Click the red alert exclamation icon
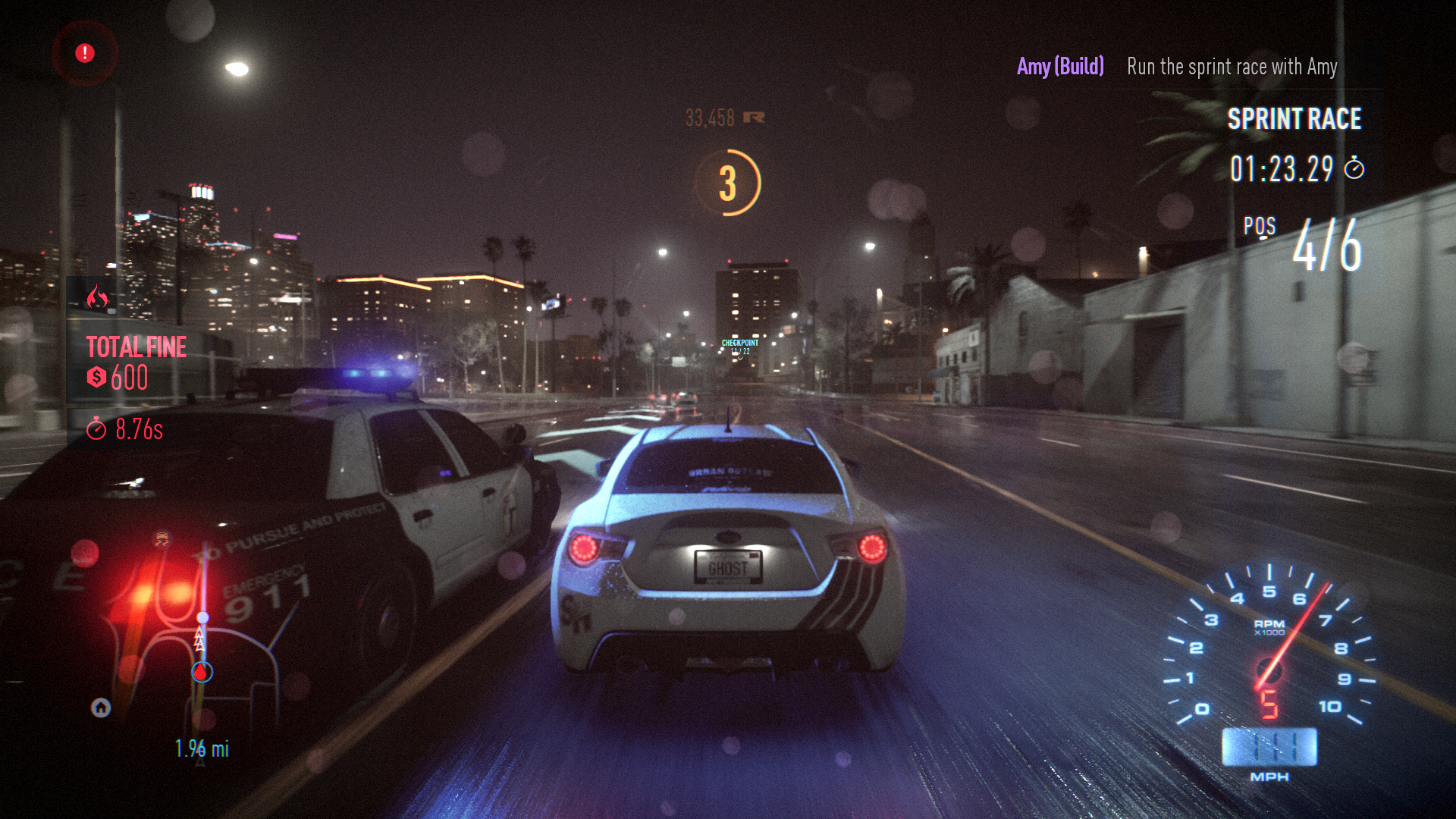The width and height of the screenshot is (1456, 819). tap(83, 53)
